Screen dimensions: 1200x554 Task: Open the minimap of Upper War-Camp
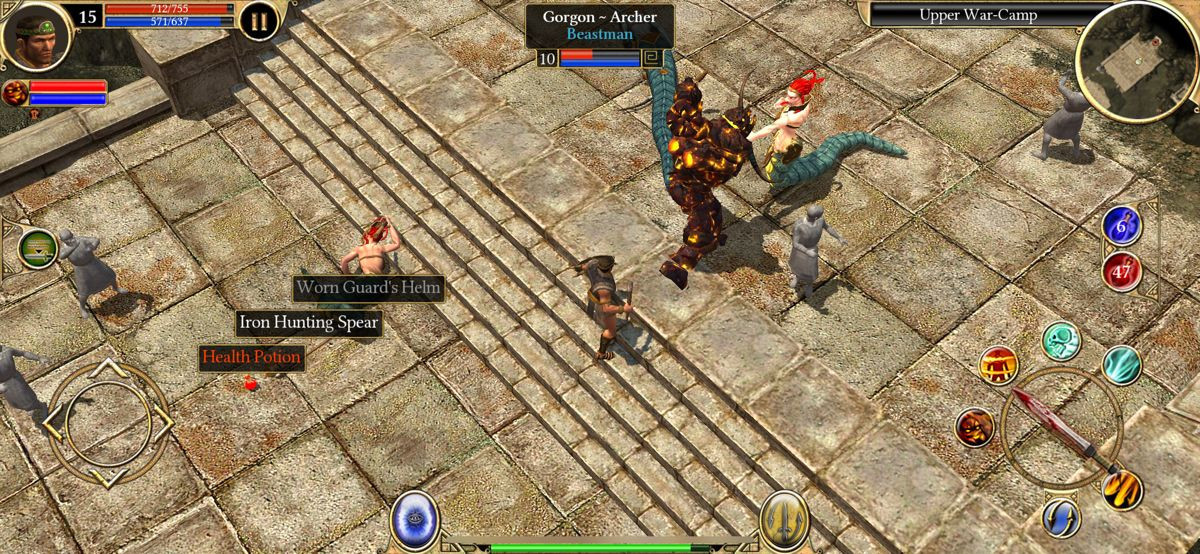coord(1136,60)
